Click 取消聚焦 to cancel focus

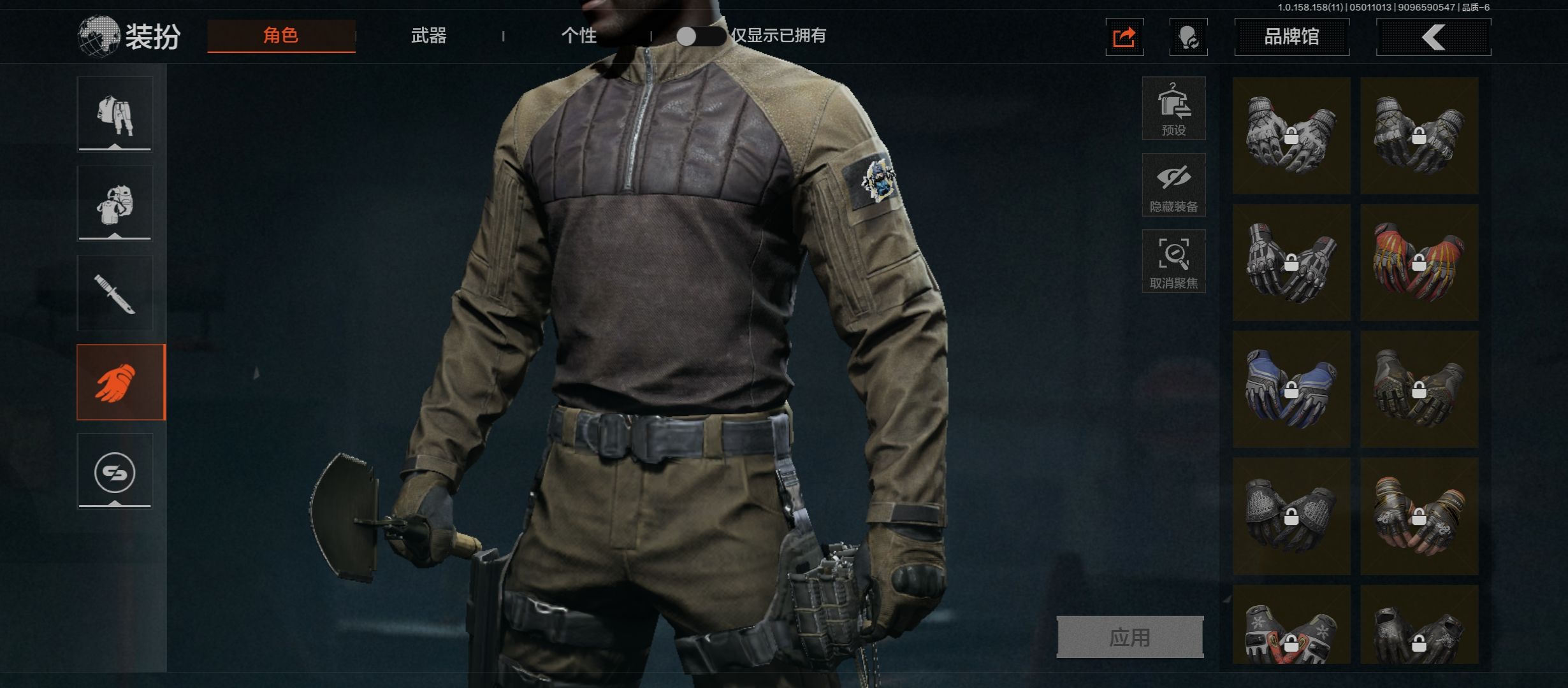pyautogui.click(x=1173, y=261)
